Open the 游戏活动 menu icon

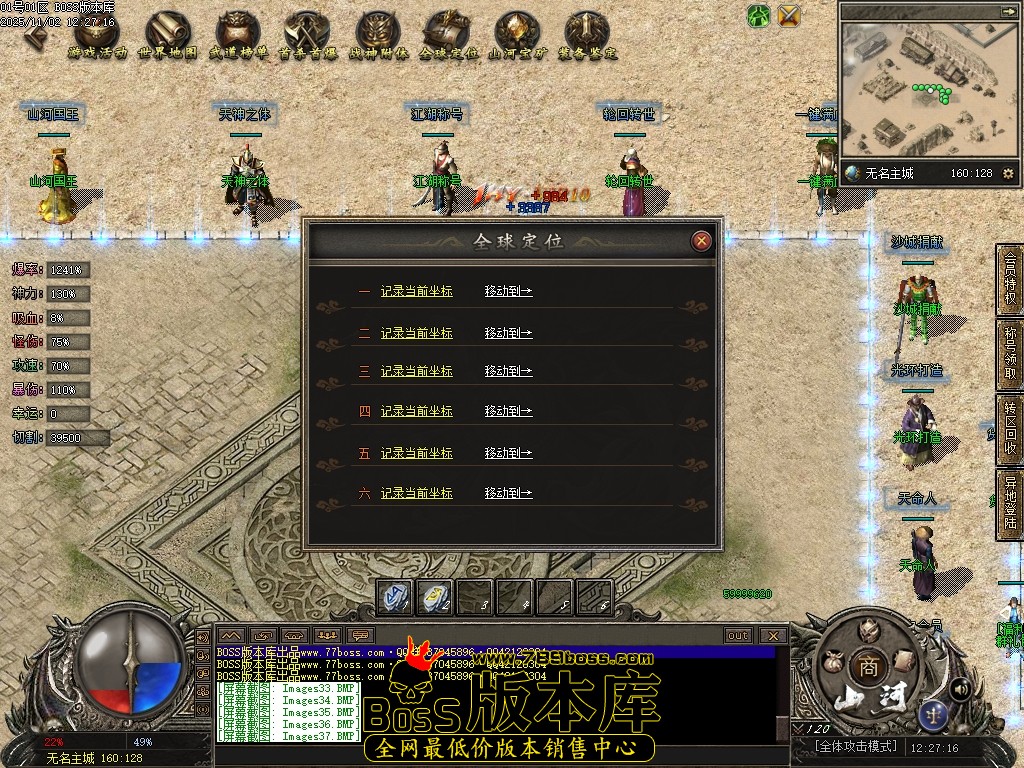pyautogui.click(x=97, y=35)
